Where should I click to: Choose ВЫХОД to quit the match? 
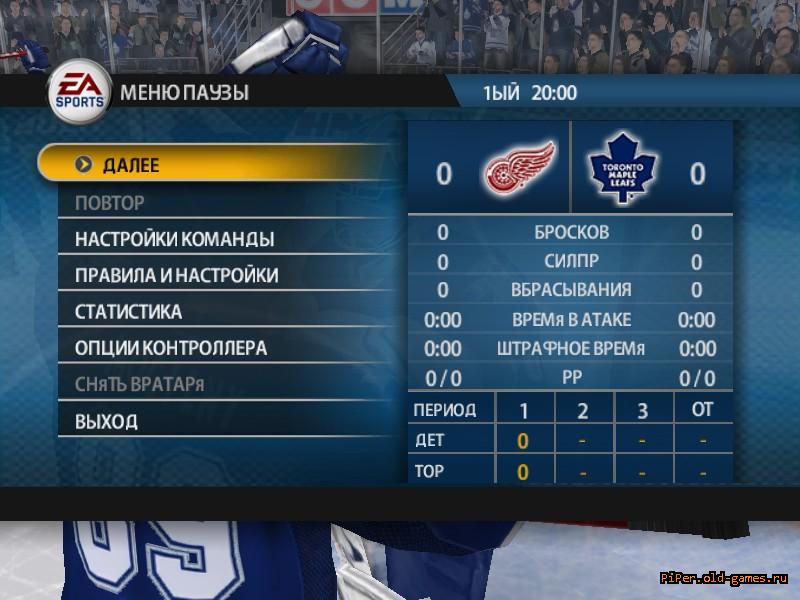click(106, 422)
